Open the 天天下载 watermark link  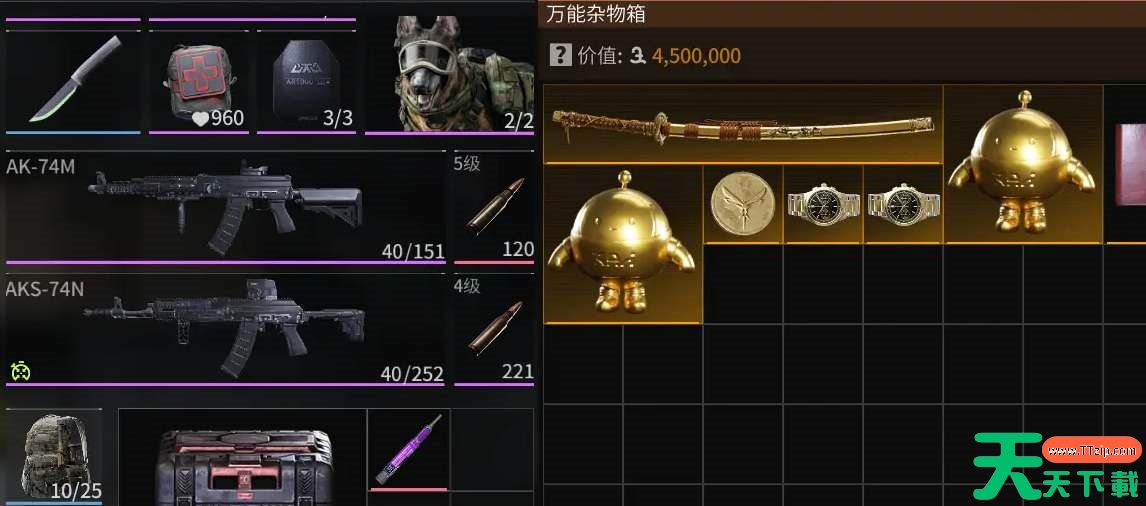pos(1058,468)
